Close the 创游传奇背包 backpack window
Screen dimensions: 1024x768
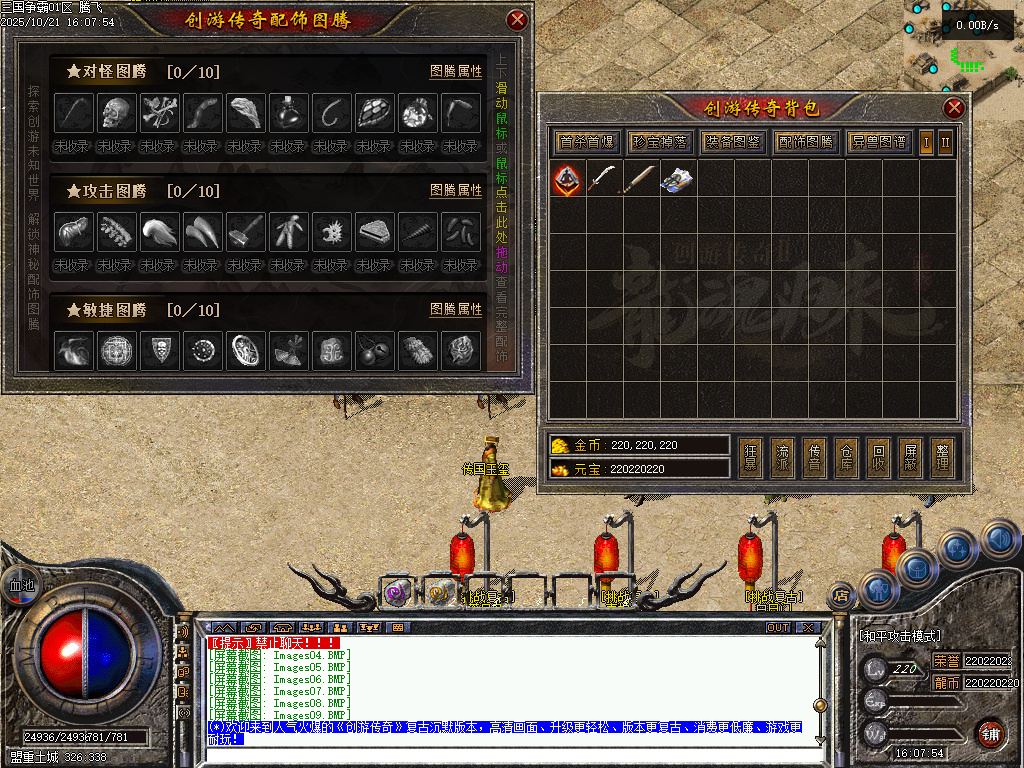click(x=954, y=108)
